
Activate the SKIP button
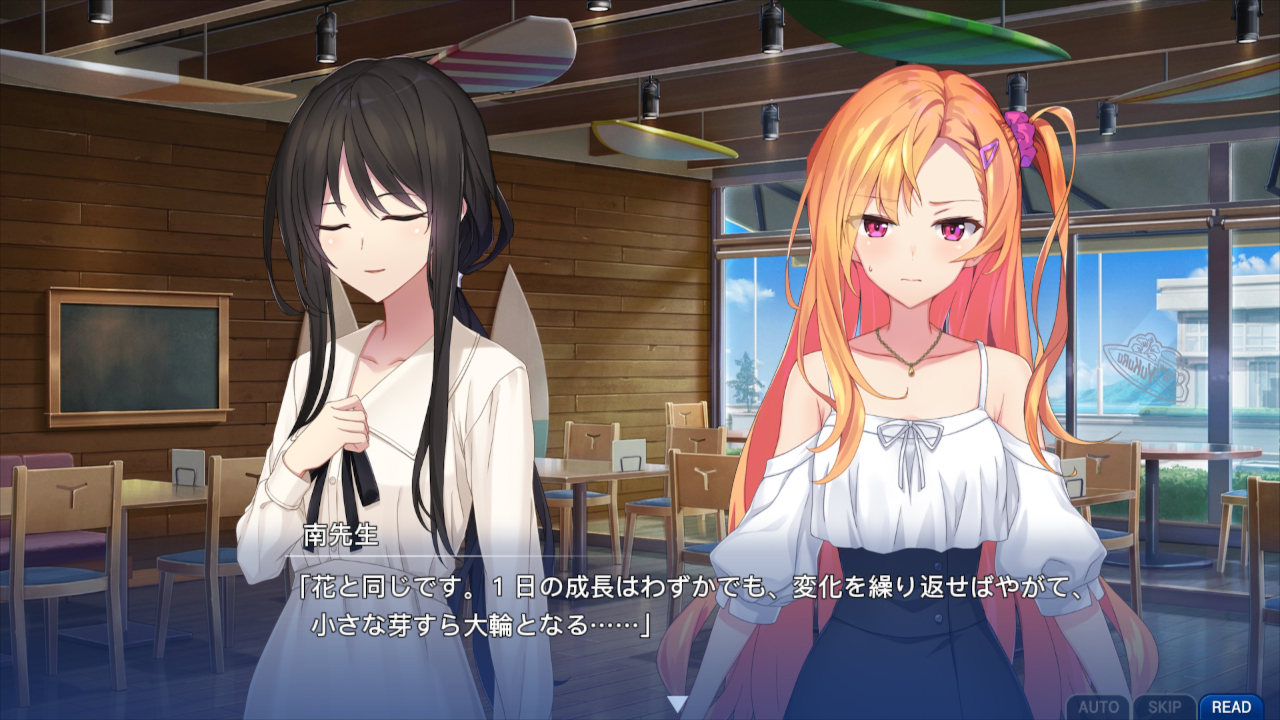point(1164,707)
